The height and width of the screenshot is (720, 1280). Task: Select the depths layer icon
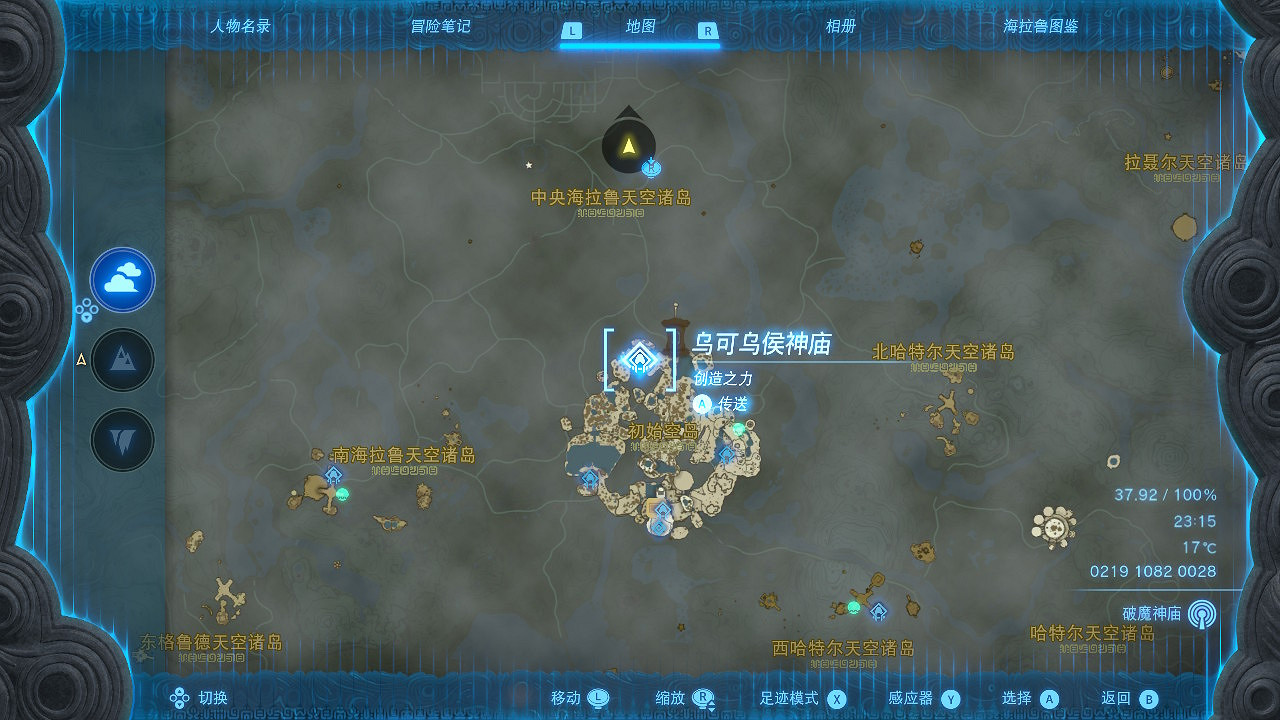coord(122,437)
